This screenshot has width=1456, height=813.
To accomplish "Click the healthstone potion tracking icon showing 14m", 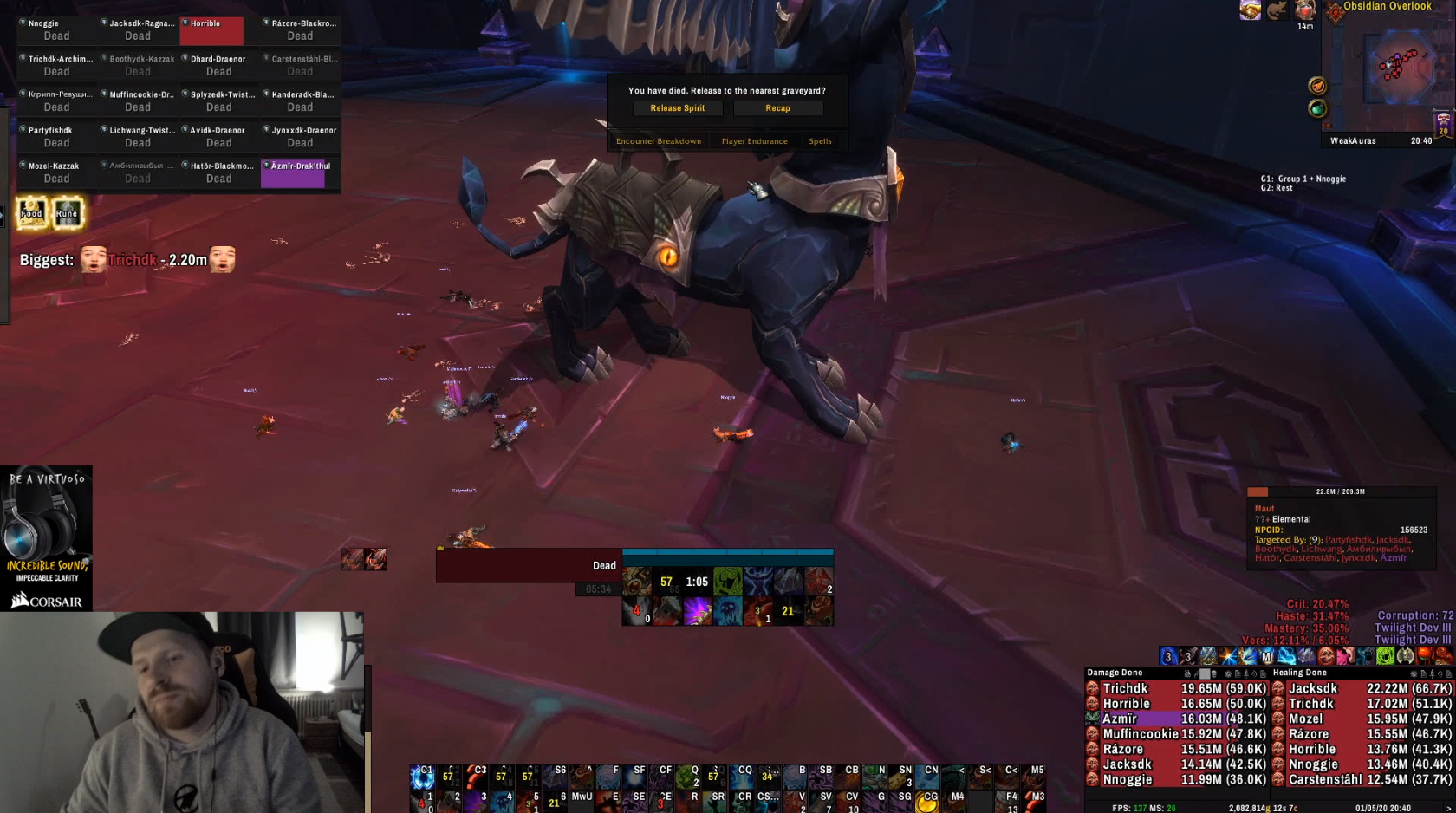I will [1303, 10].
